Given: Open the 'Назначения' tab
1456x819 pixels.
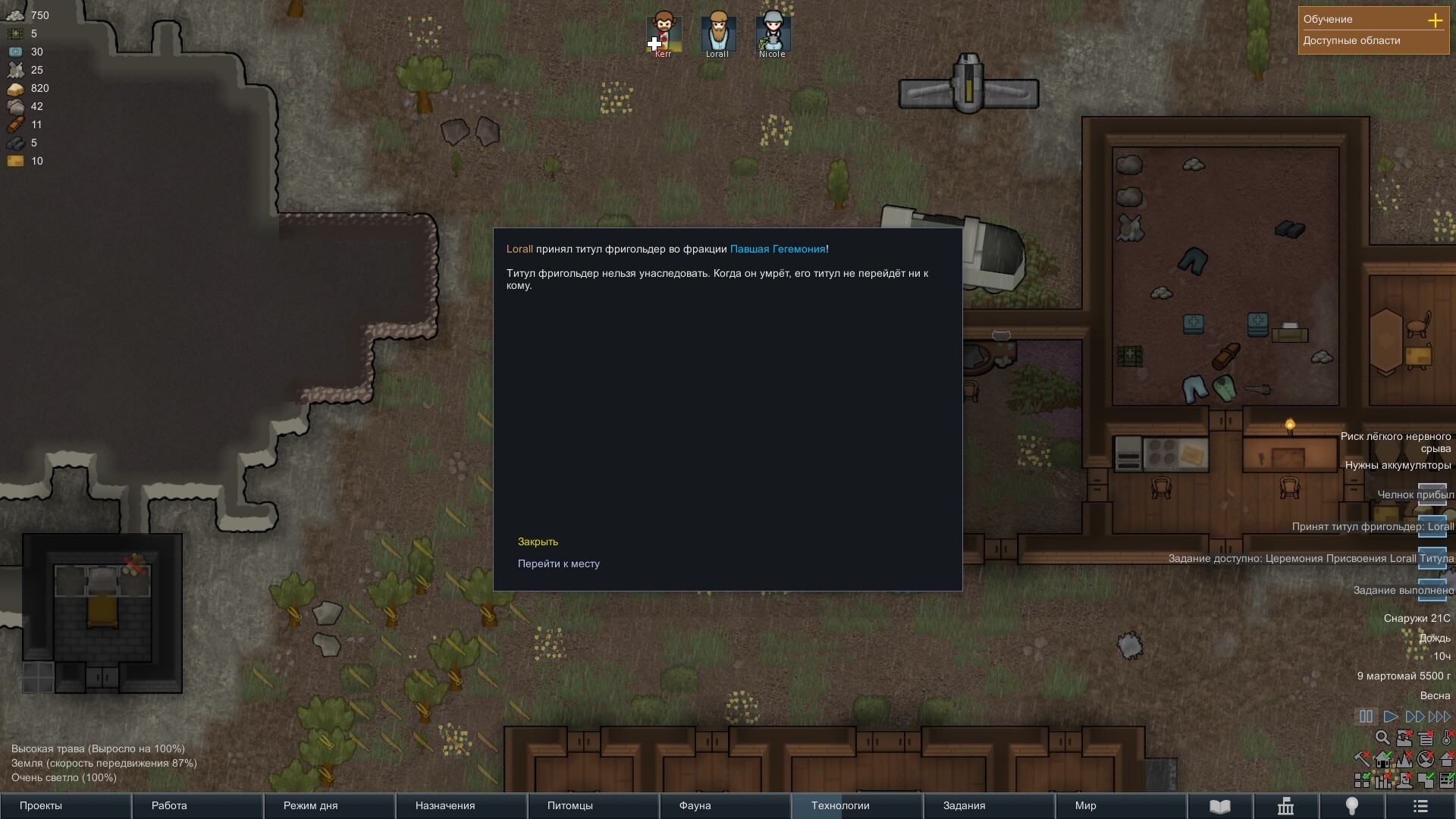Looking at the screenshot, I should 461,805.
